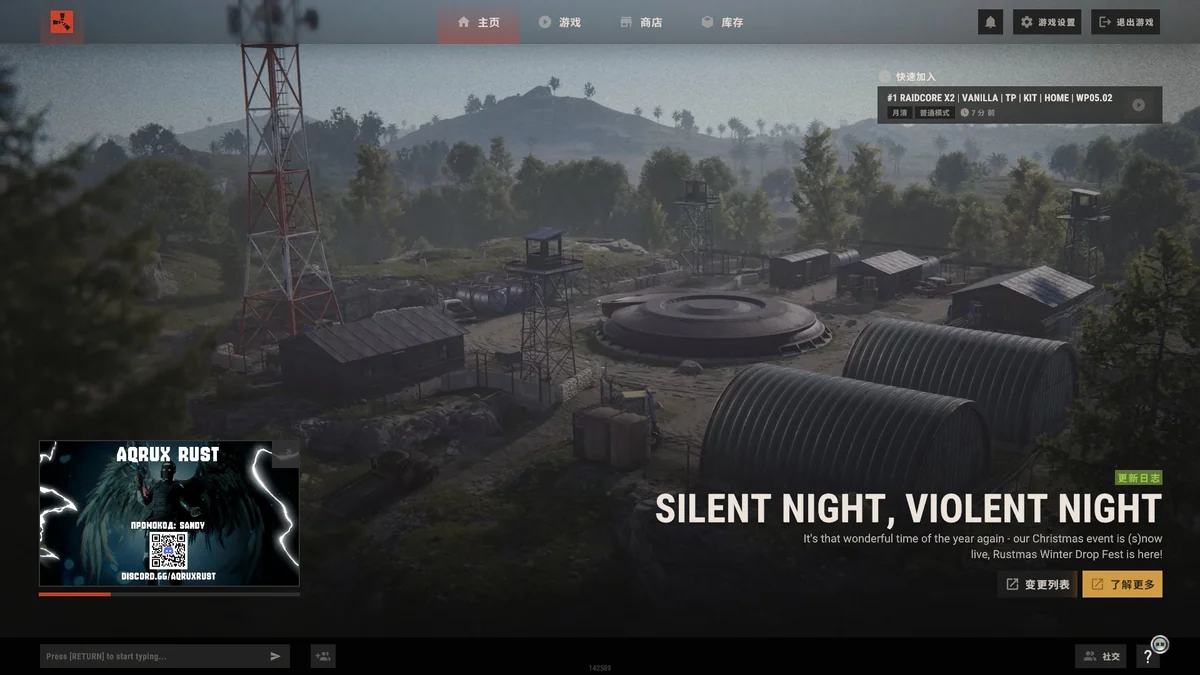
Task: Open the 商店 store tab
Action: [641, 22]
